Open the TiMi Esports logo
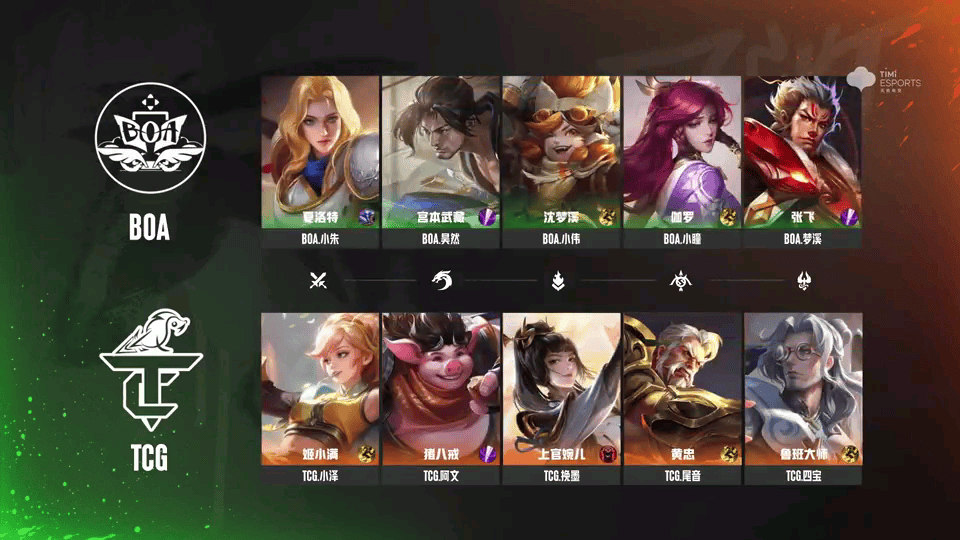Viewport: 960px width, 540px height. tap(884, 78)
